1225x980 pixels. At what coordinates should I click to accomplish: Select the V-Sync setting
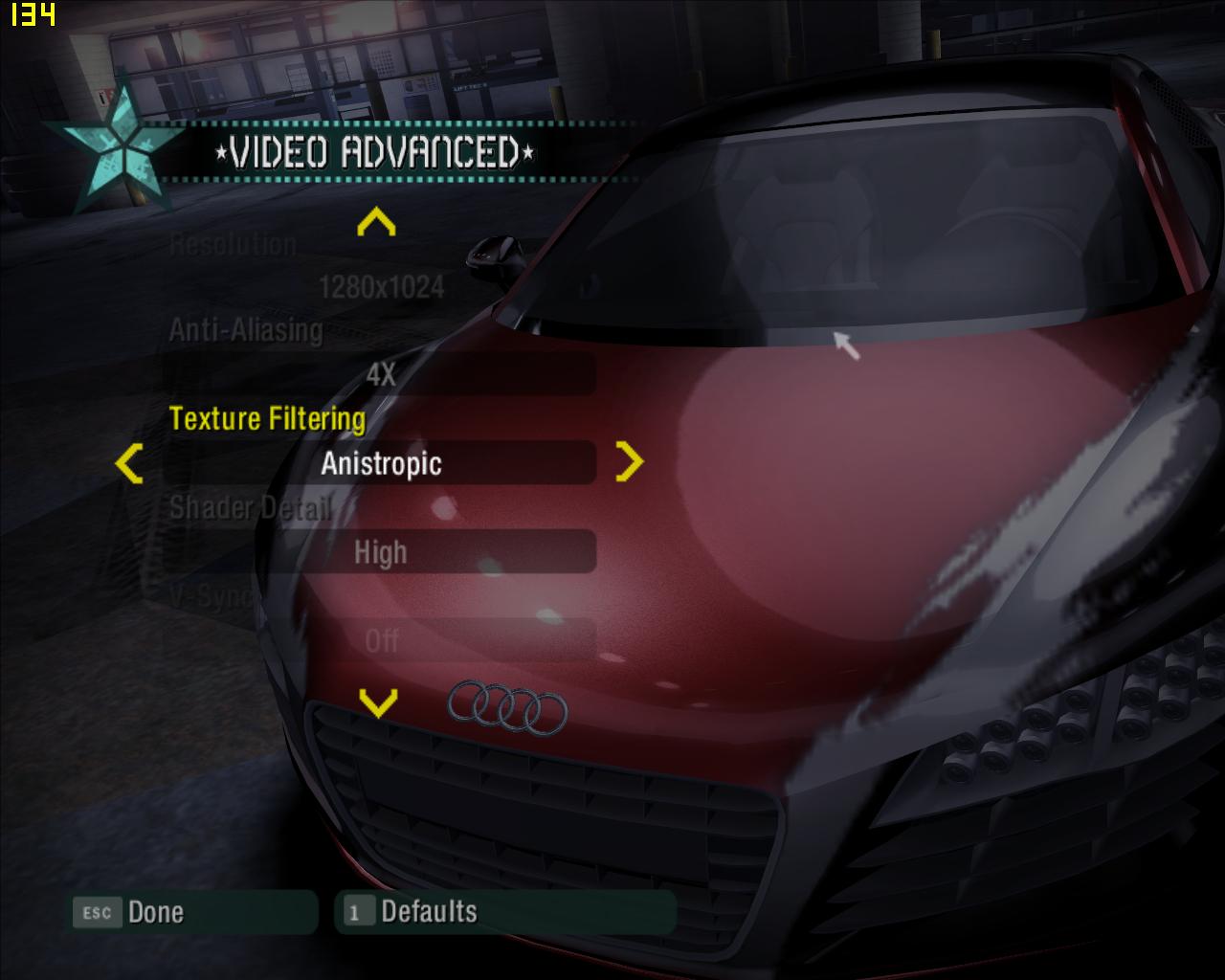click(x=198, y=596)
